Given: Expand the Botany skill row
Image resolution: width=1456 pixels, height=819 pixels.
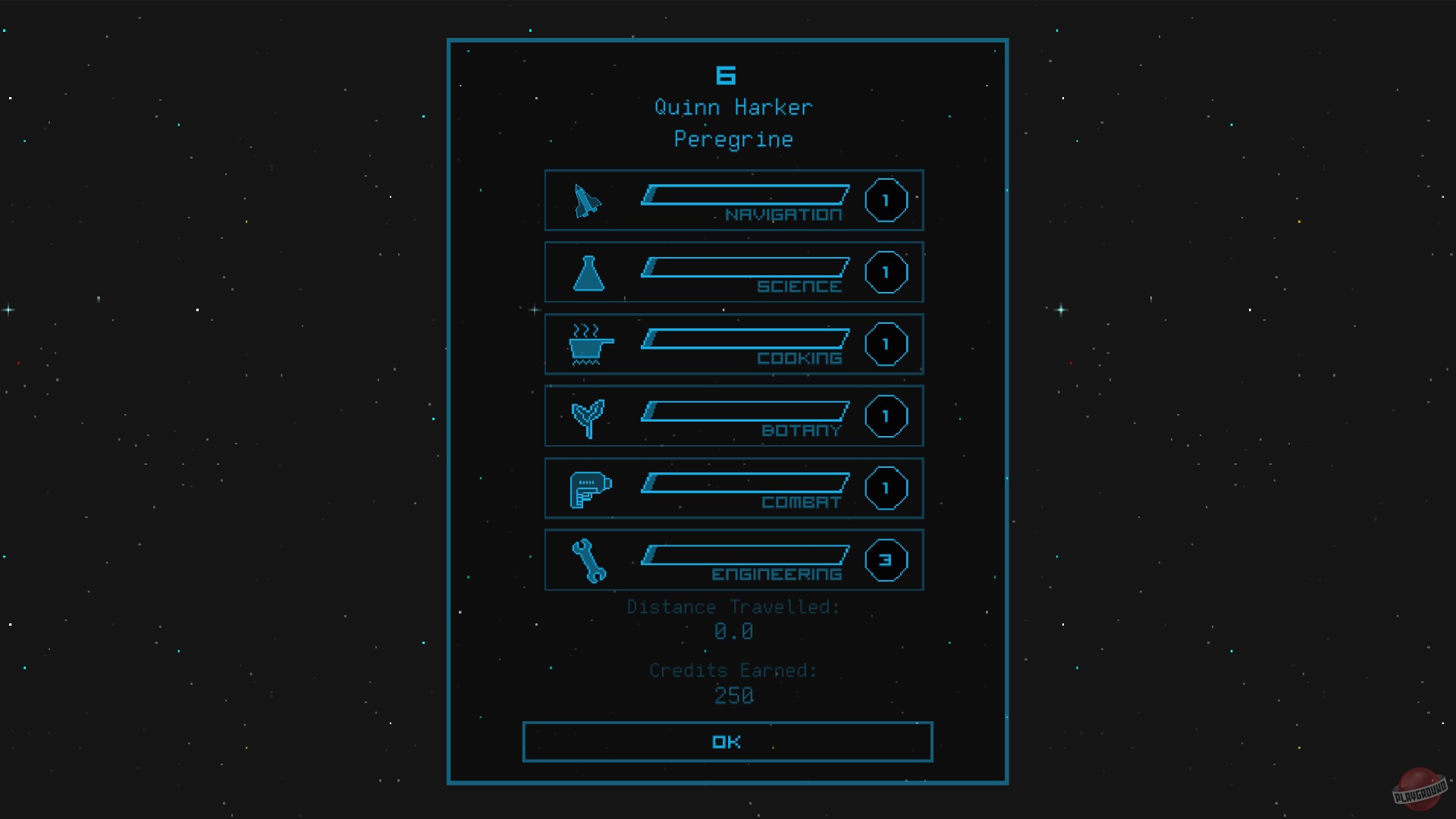Looking at the screenshot, I should point(733,416).
